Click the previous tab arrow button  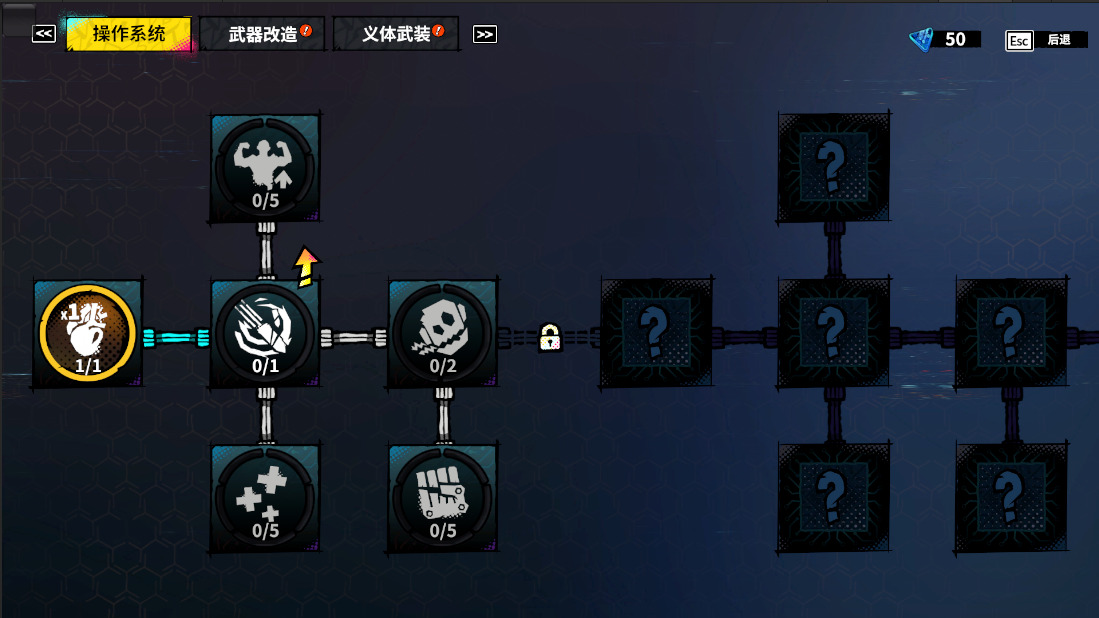(43, 34)
